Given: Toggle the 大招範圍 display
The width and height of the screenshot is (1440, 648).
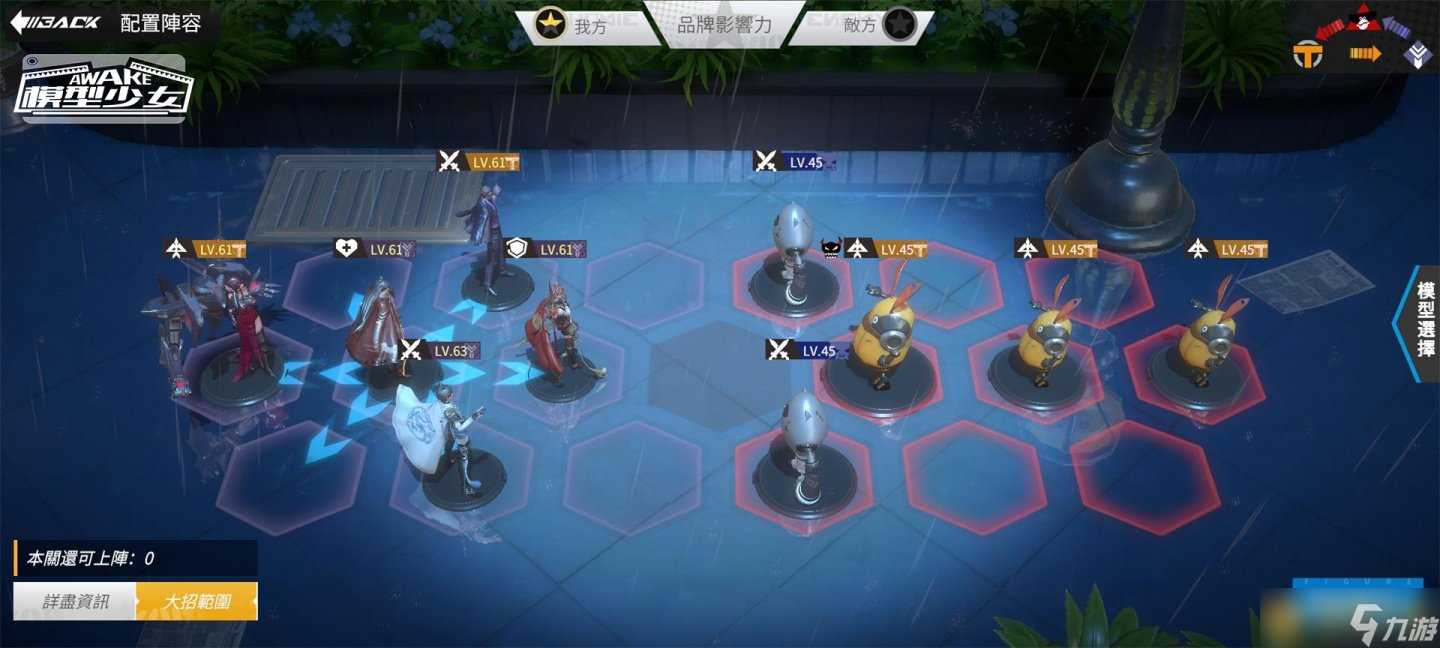Looking at the screenshot, I should pyautogui.click(x=197, y=602).
